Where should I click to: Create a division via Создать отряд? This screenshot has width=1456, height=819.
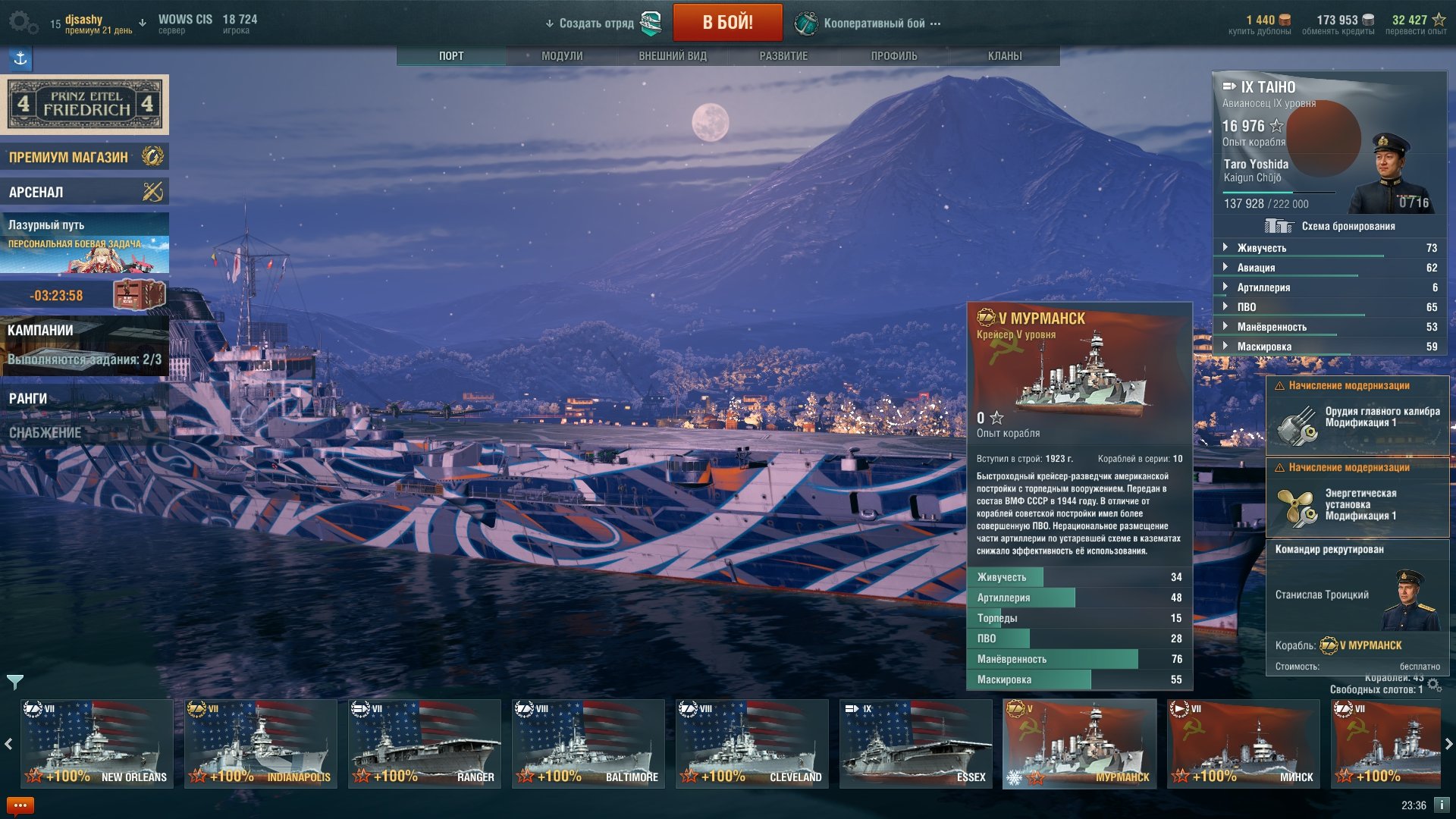[x=597, y=24]
